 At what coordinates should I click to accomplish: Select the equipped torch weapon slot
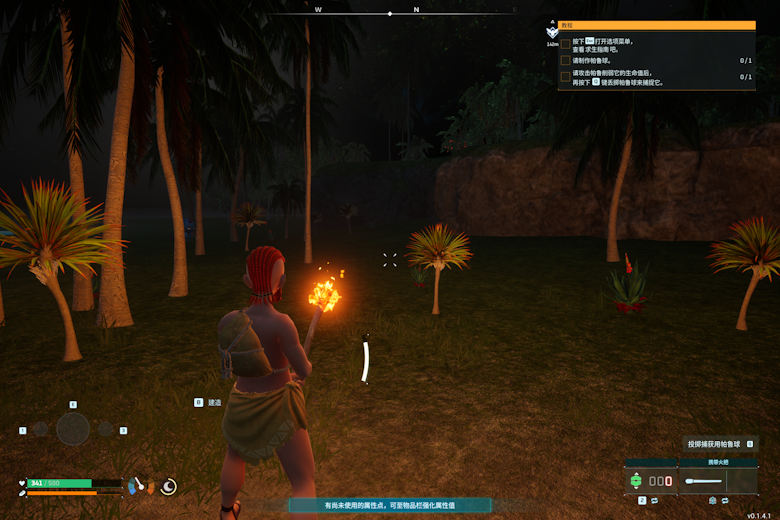718,481
